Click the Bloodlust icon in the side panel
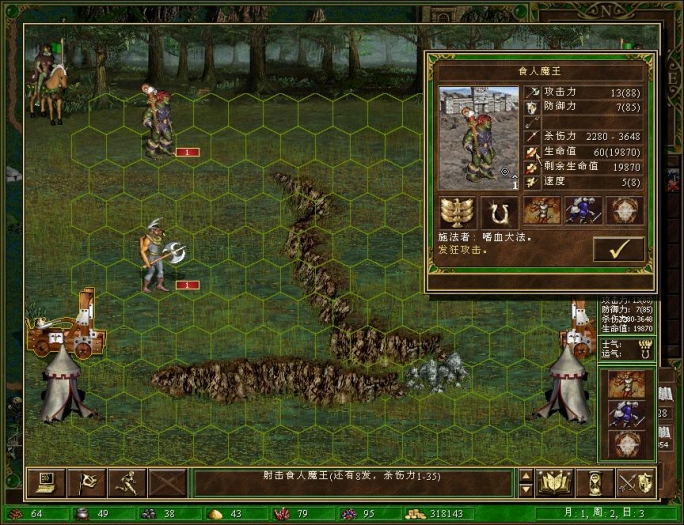Viewport: 684px width, 525px height. pyautogui.click(x=627, y=385)
